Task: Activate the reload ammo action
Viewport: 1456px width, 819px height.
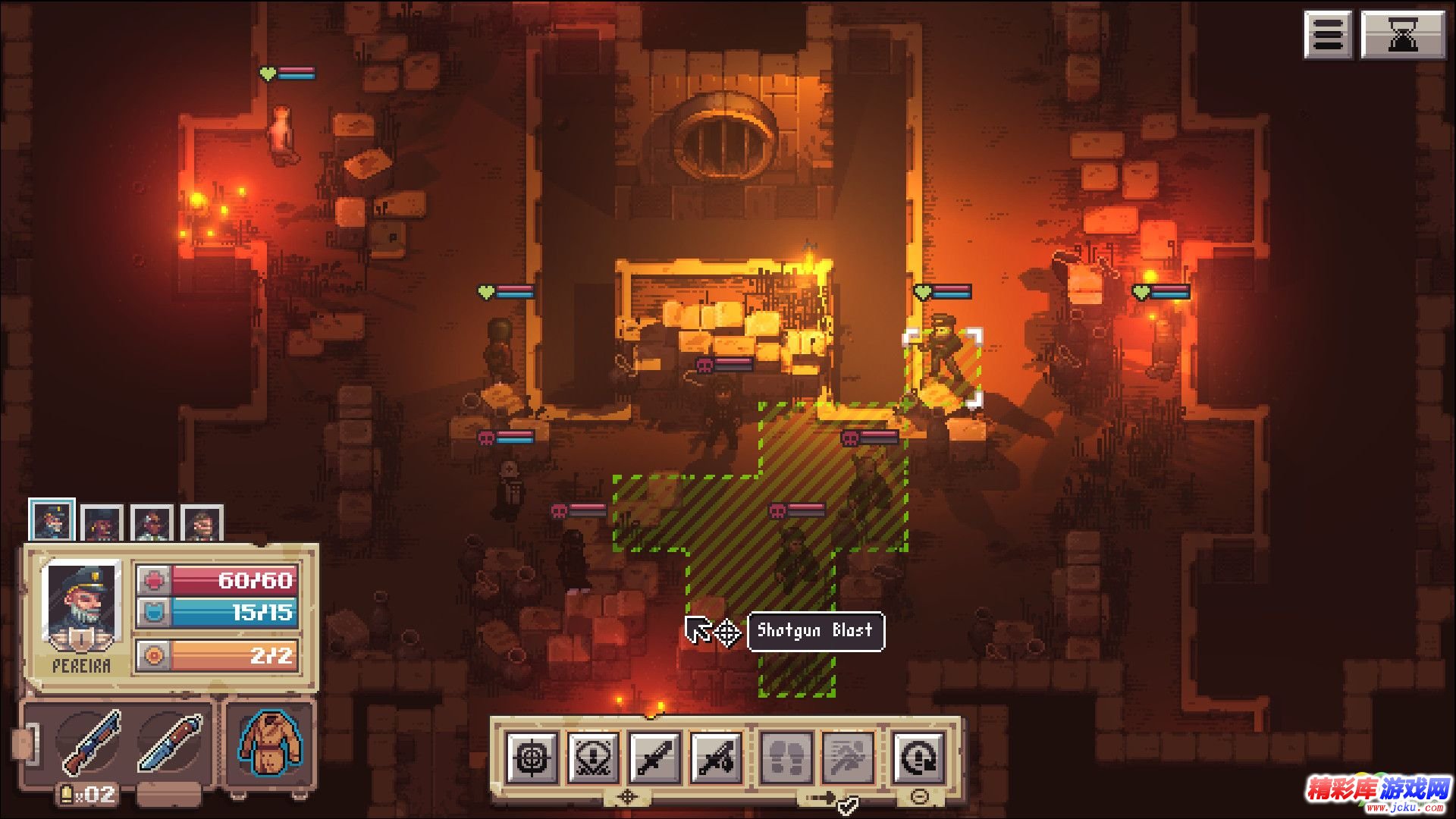Action: [x=918, y=757]
